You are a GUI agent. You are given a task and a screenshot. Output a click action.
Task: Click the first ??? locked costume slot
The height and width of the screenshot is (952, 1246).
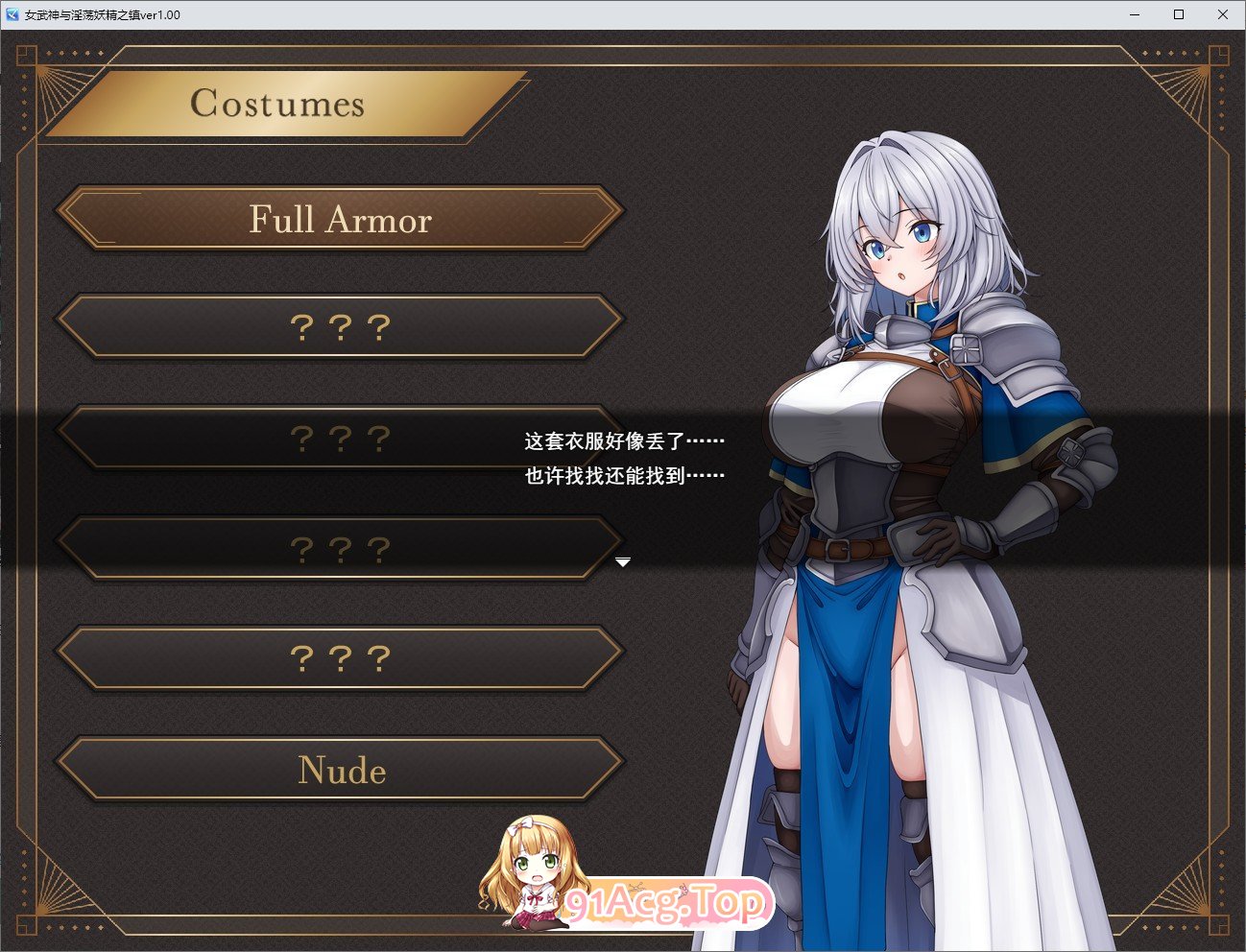[x=340, y=326]
